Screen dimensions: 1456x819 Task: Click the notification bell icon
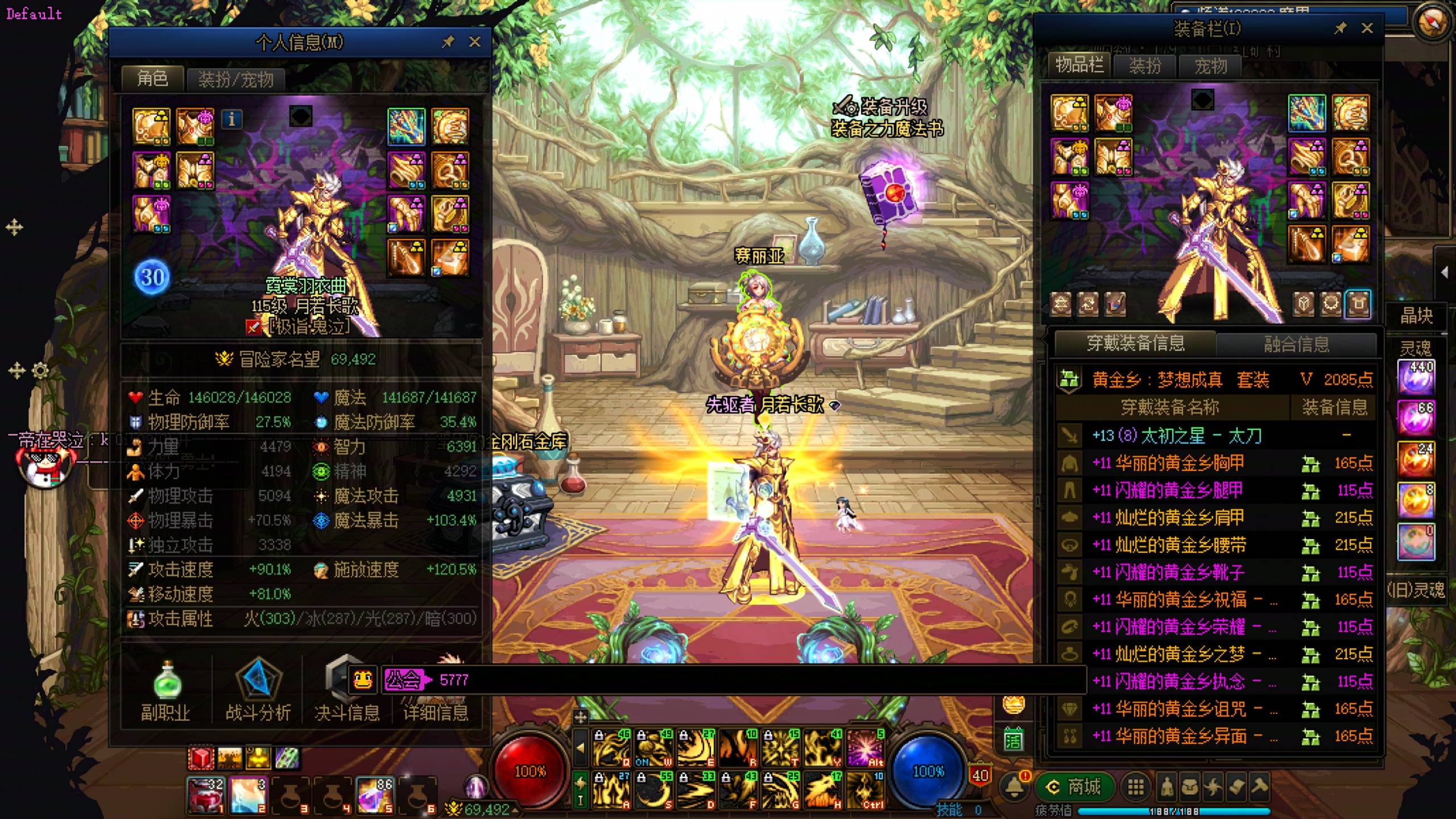coord(1014,787)
